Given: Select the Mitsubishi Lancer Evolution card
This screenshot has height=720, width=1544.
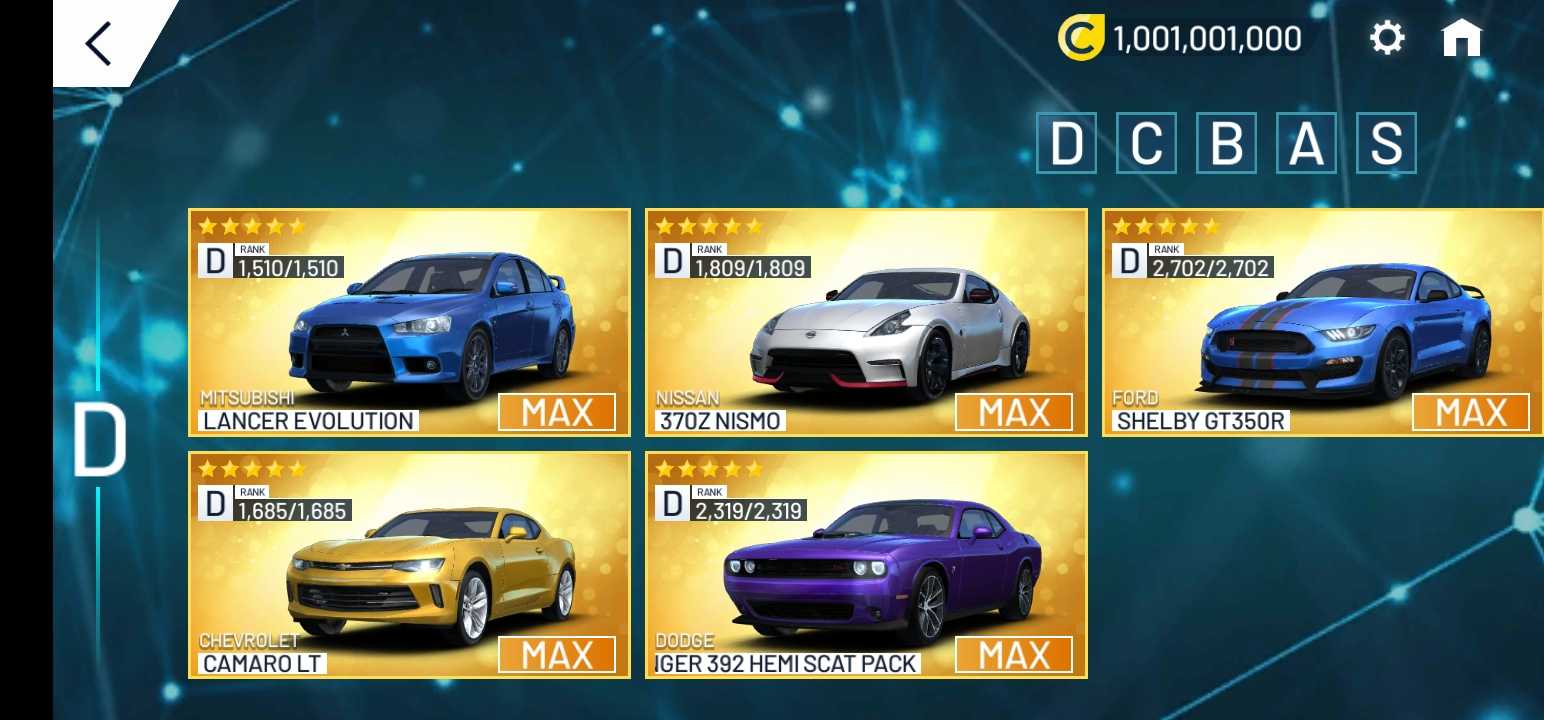Looking at the screenshot, I should pyautogui.click(x=409, y=322).
